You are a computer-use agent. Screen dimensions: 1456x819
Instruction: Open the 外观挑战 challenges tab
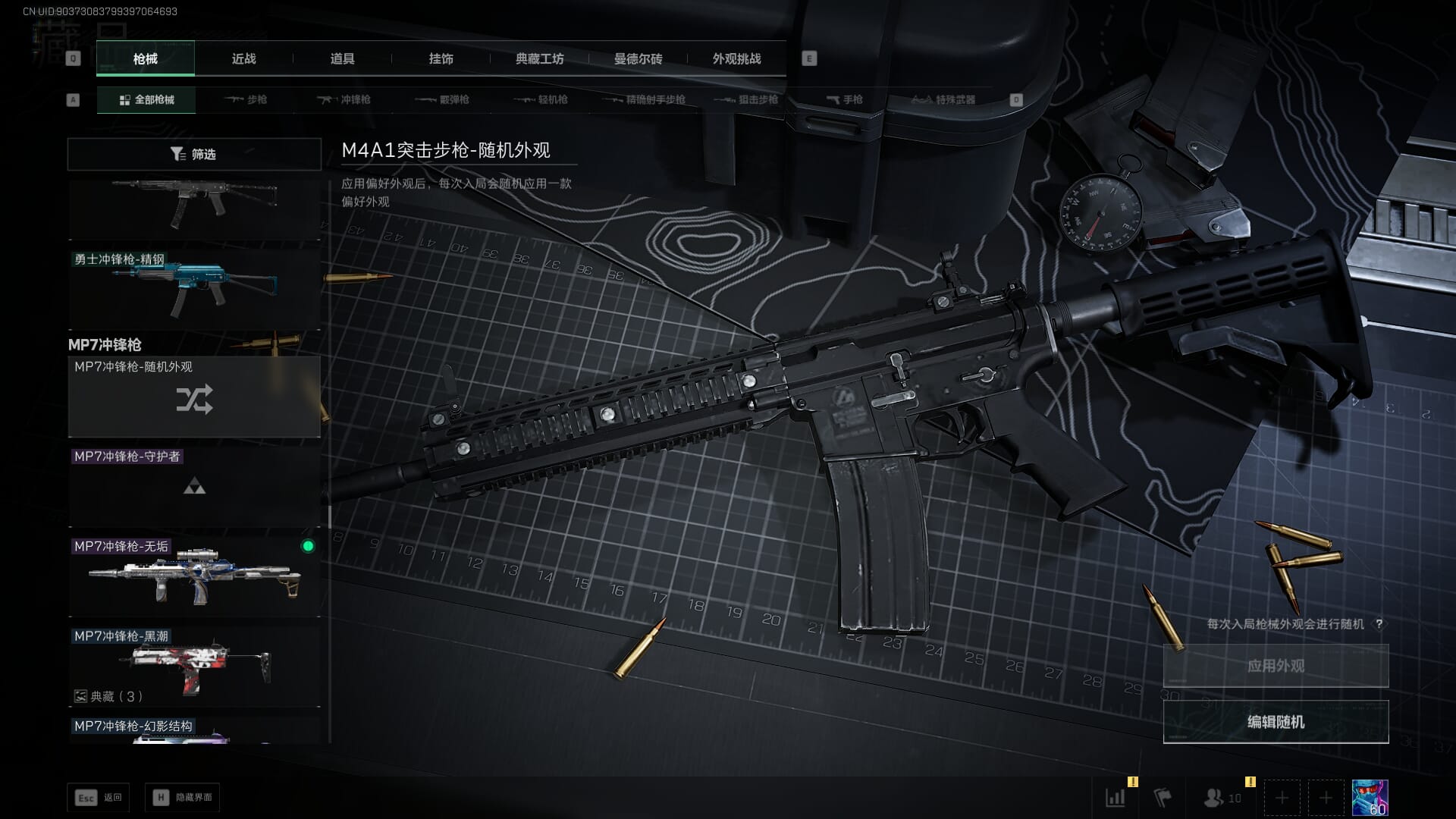[x=736, y=58]
